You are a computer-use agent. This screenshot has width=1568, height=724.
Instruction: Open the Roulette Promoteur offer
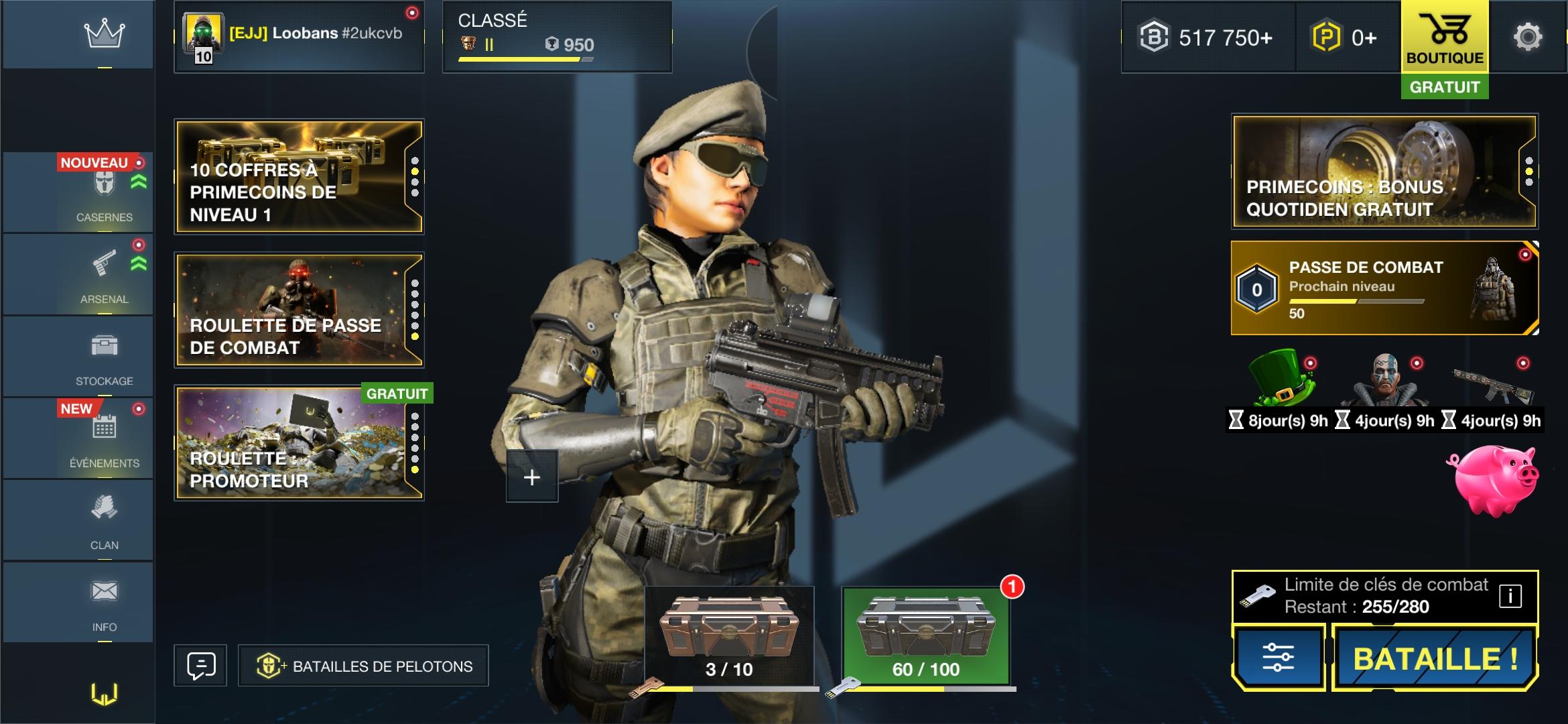coord(299,443)
